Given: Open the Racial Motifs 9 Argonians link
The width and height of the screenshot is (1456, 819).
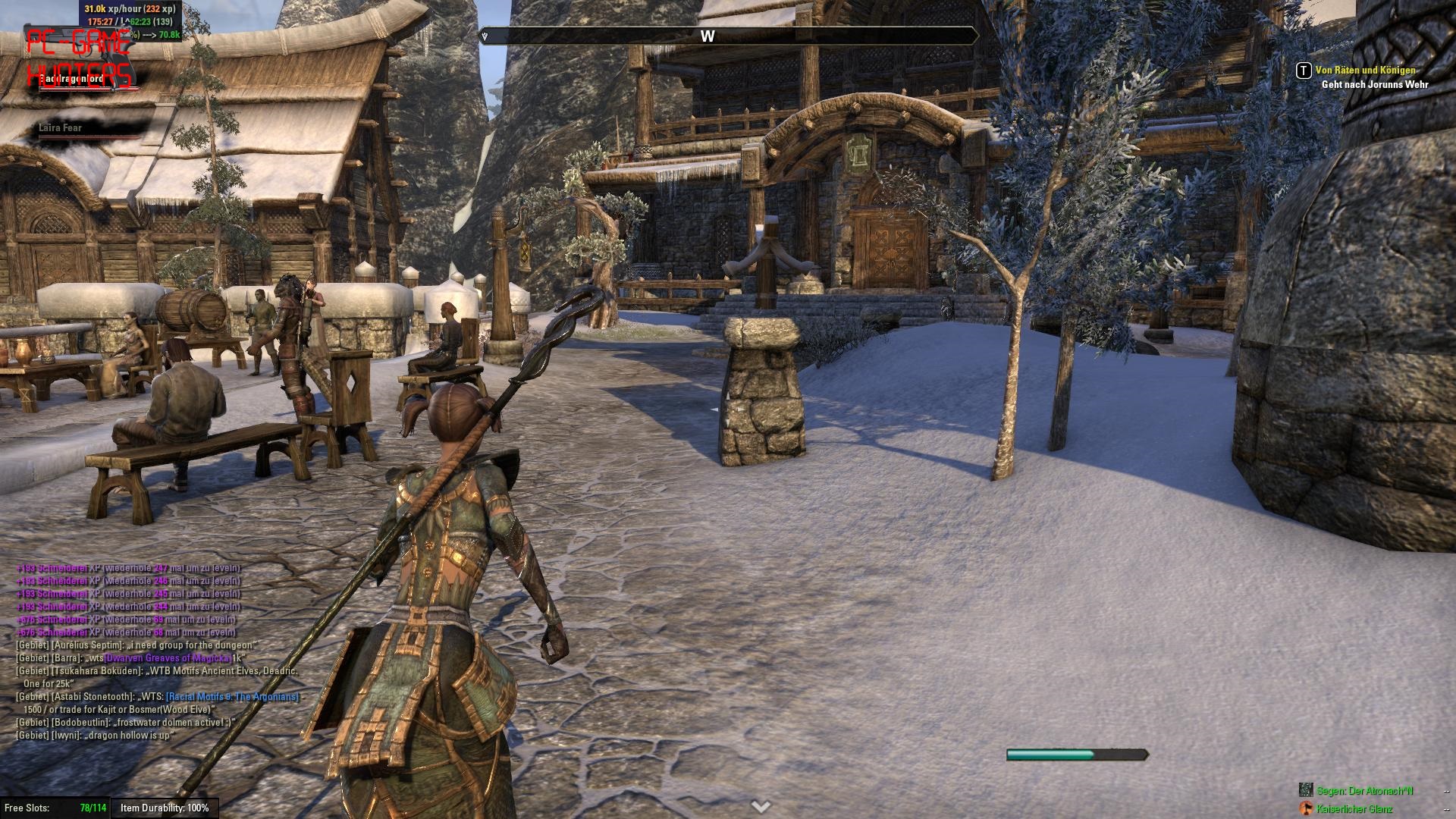Looking at the screenshot, I should click(x=232, y=697).
